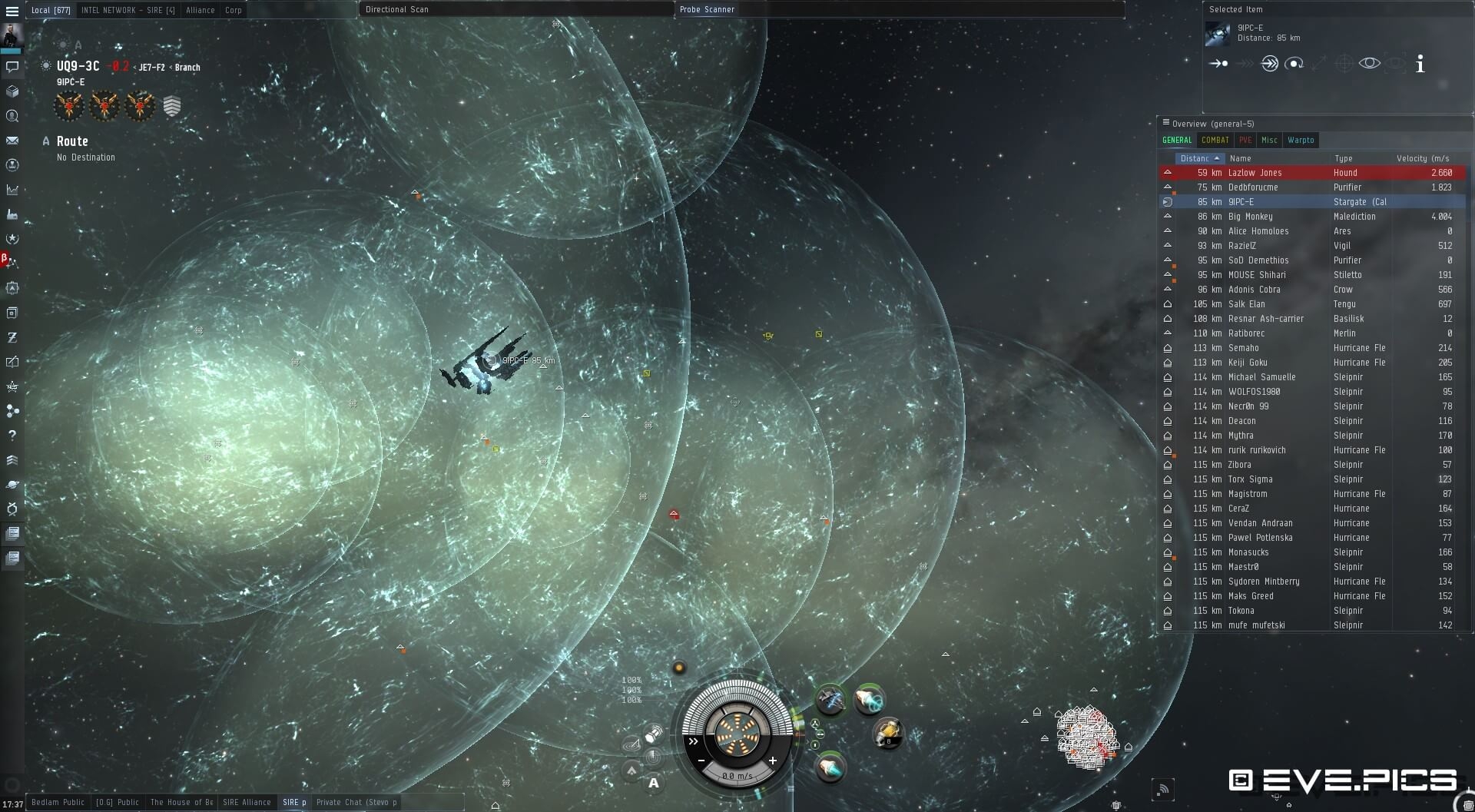
Task: Approach the selected 9IPC-E stargate
Action: 1218,64
